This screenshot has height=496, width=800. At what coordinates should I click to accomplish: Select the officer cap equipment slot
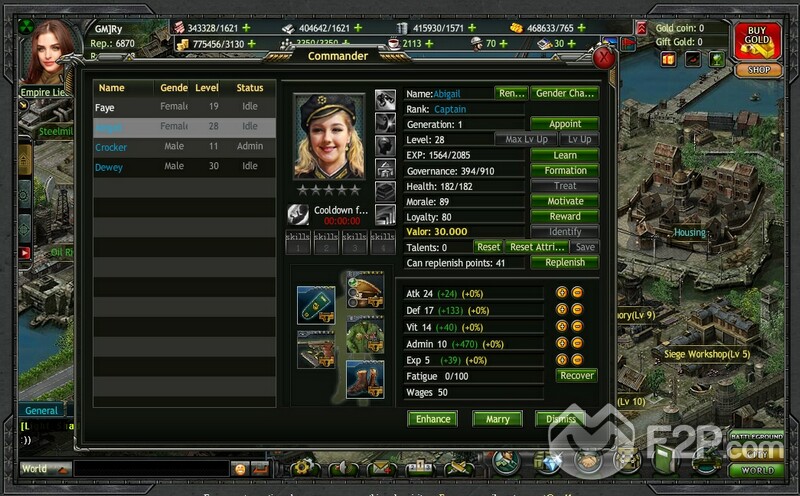(x=365, y=289)
